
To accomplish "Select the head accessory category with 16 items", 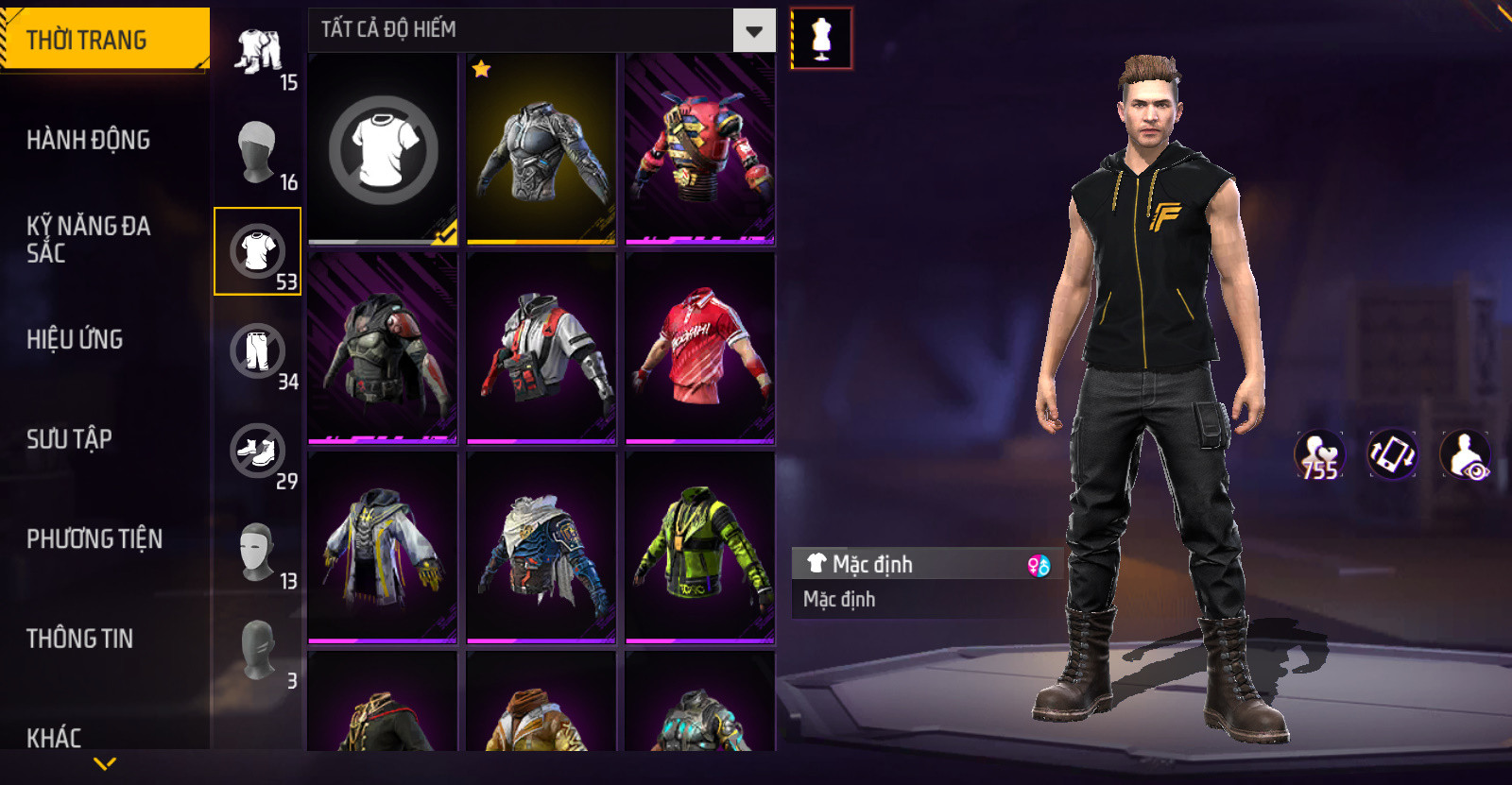I will click(x=258, y=150).
